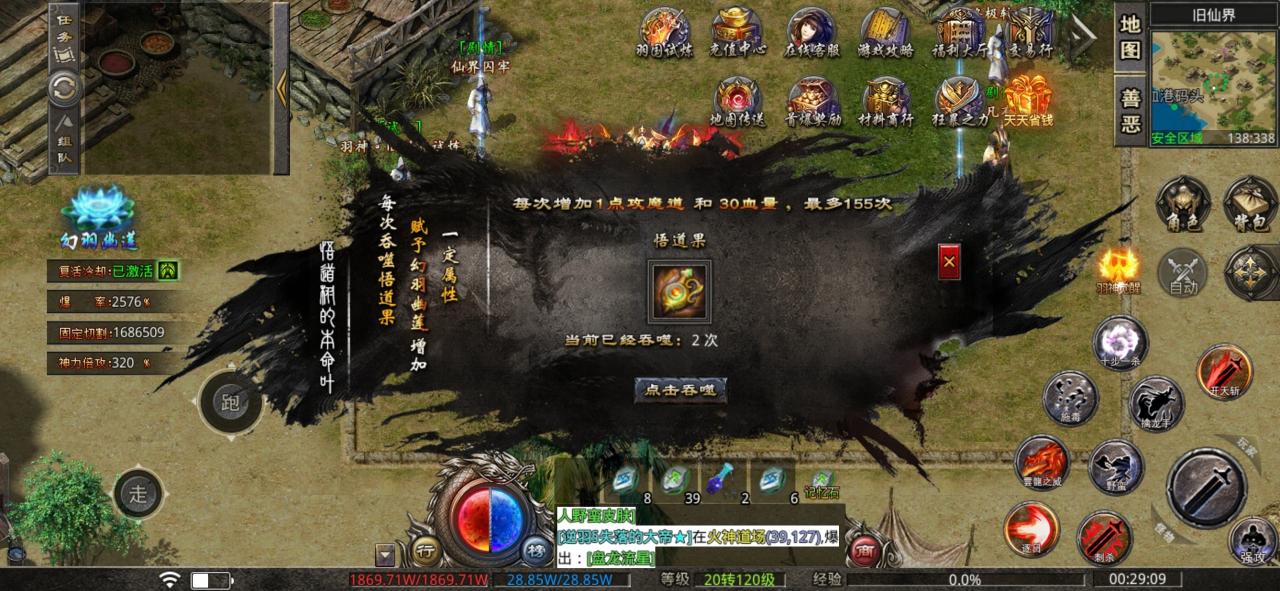Toggle 自动 auto-combat
Viewport: 1280px width, 591px height.
pyautogui.click(x=1183, y=272)
